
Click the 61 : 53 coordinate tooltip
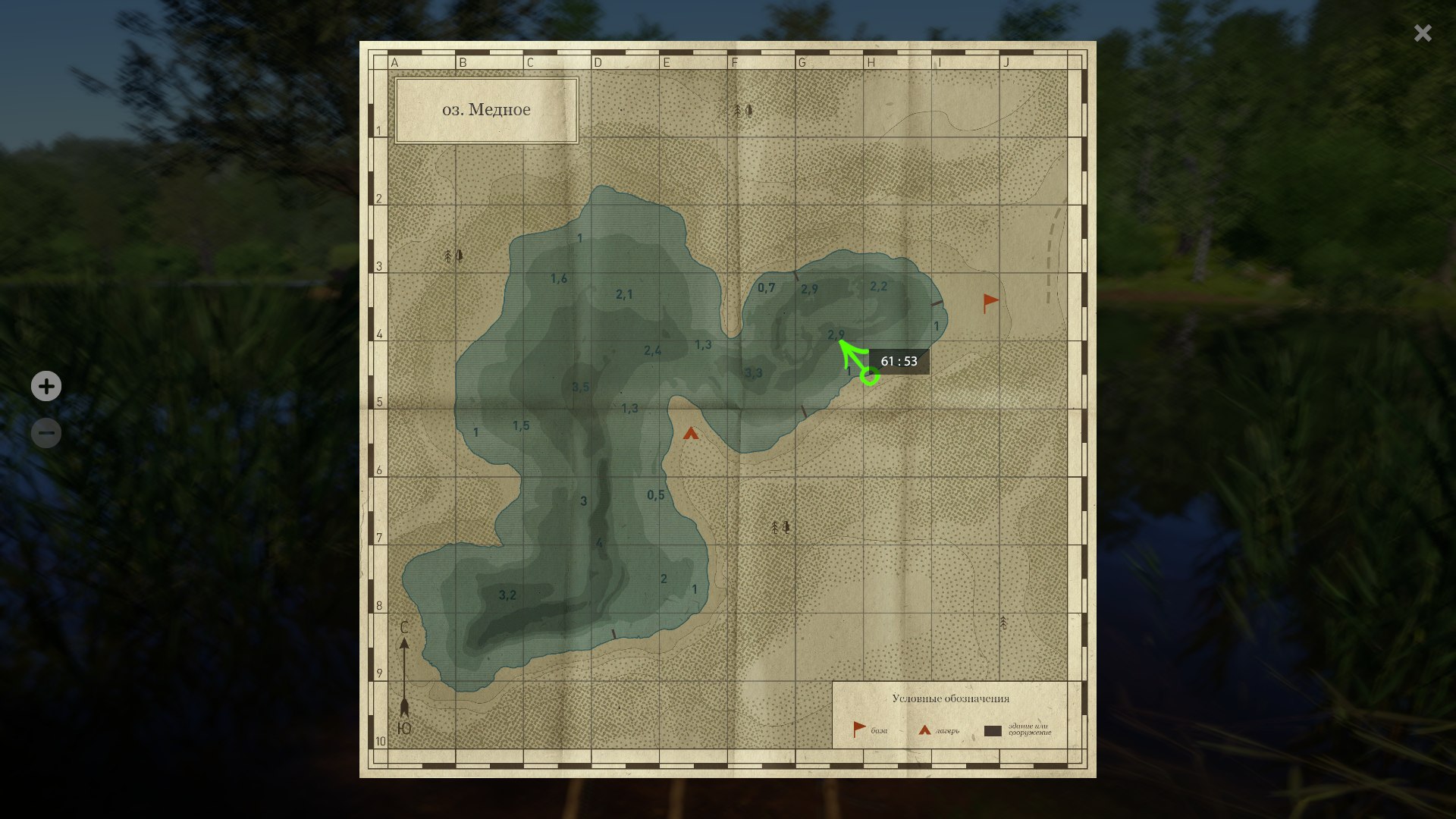(901, 361)
